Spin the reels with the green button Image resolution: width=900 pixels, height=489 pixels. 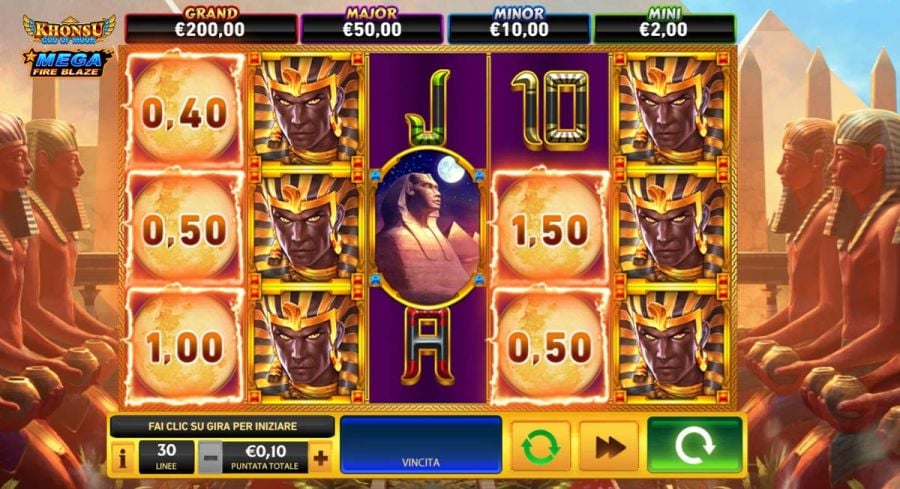pos(694,446)
